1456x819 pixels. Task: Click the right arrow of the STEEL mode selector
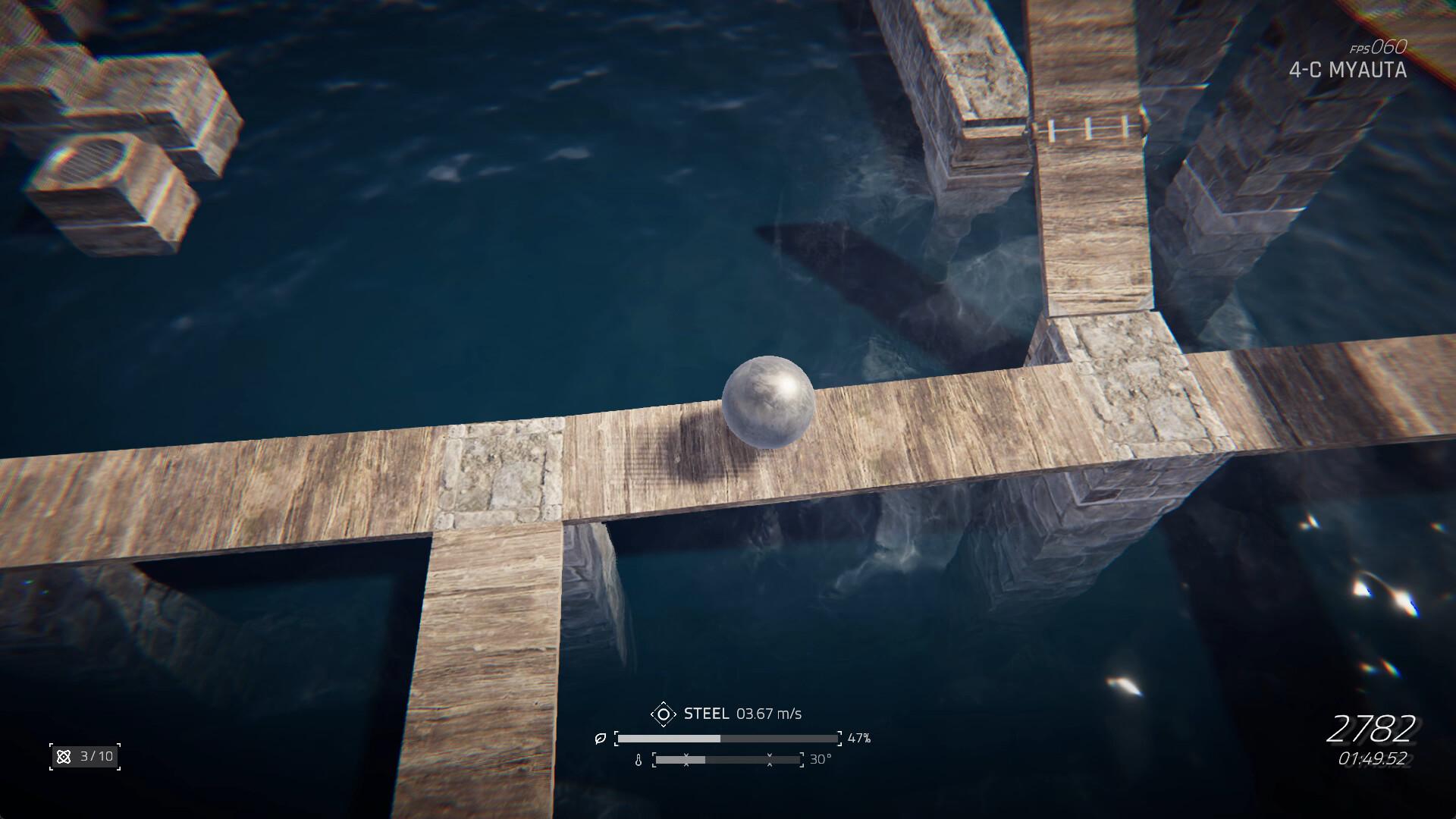pyautogui.click(x=675, y=714)
